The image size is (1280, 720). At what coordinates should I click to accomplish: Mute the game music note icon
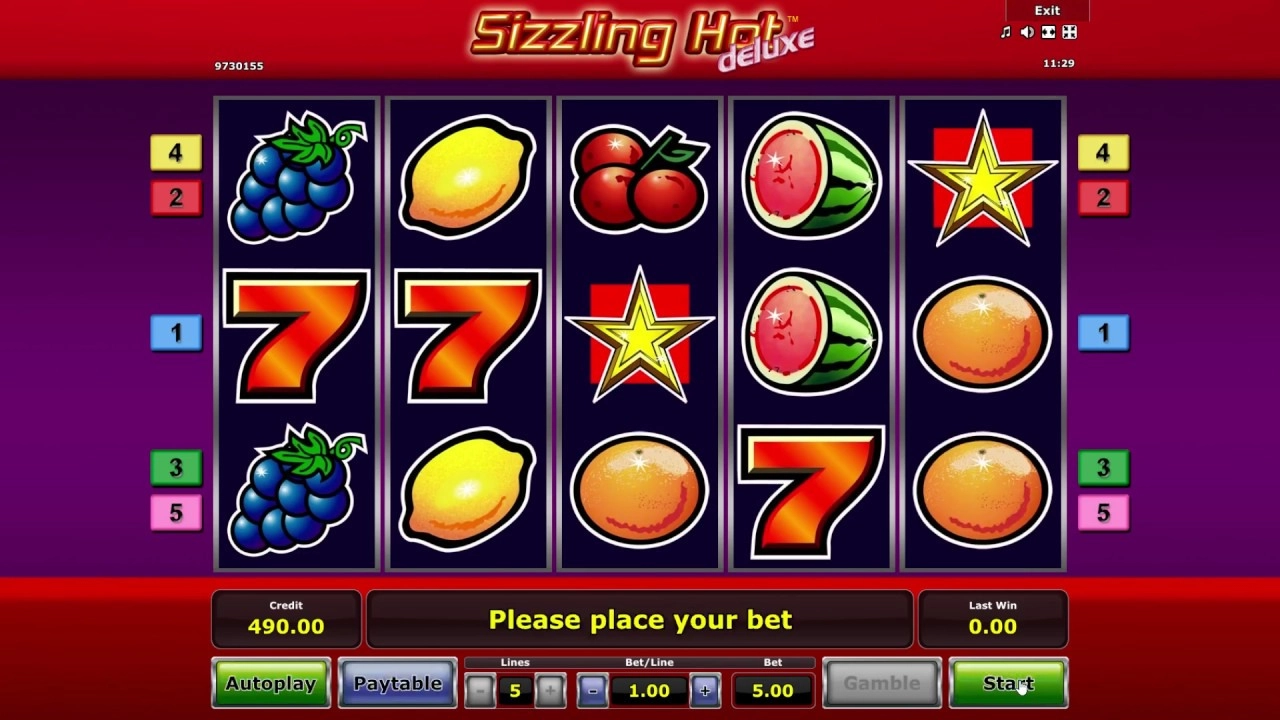point(1006,31)
